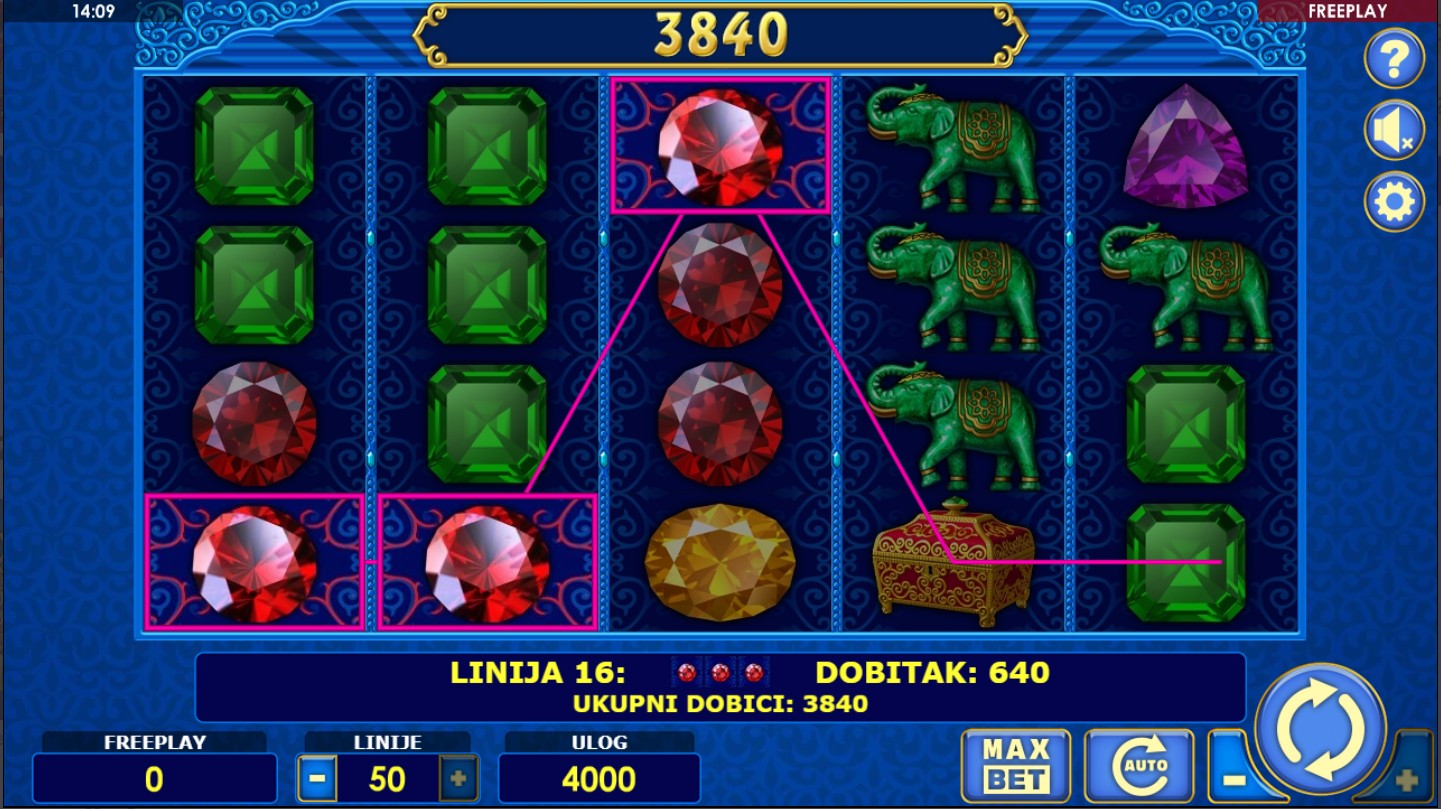1441x809 pixels.
Task: Activate the AUTO spin button
Action: tap(1139, 766)
